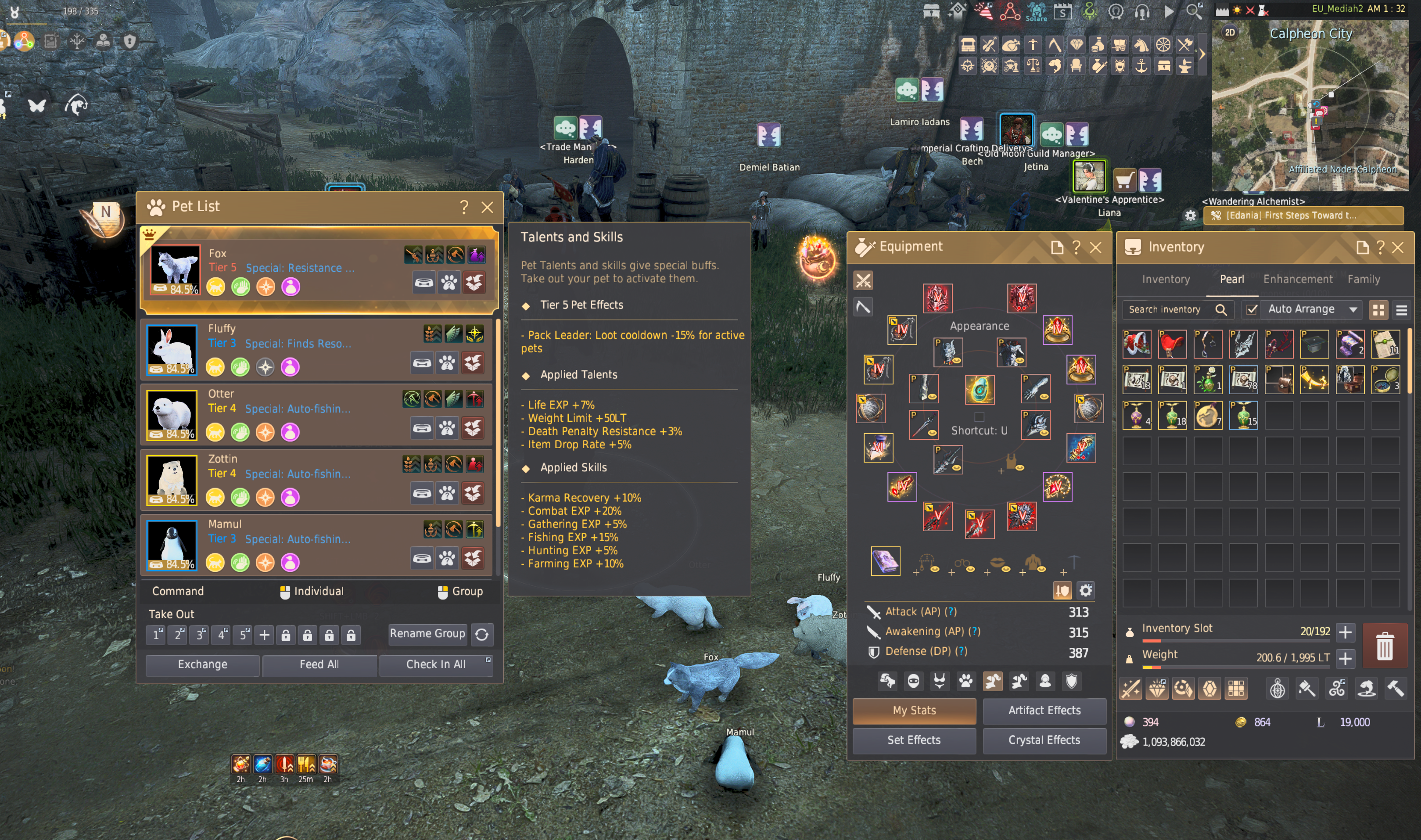Check In All pets

435,664
